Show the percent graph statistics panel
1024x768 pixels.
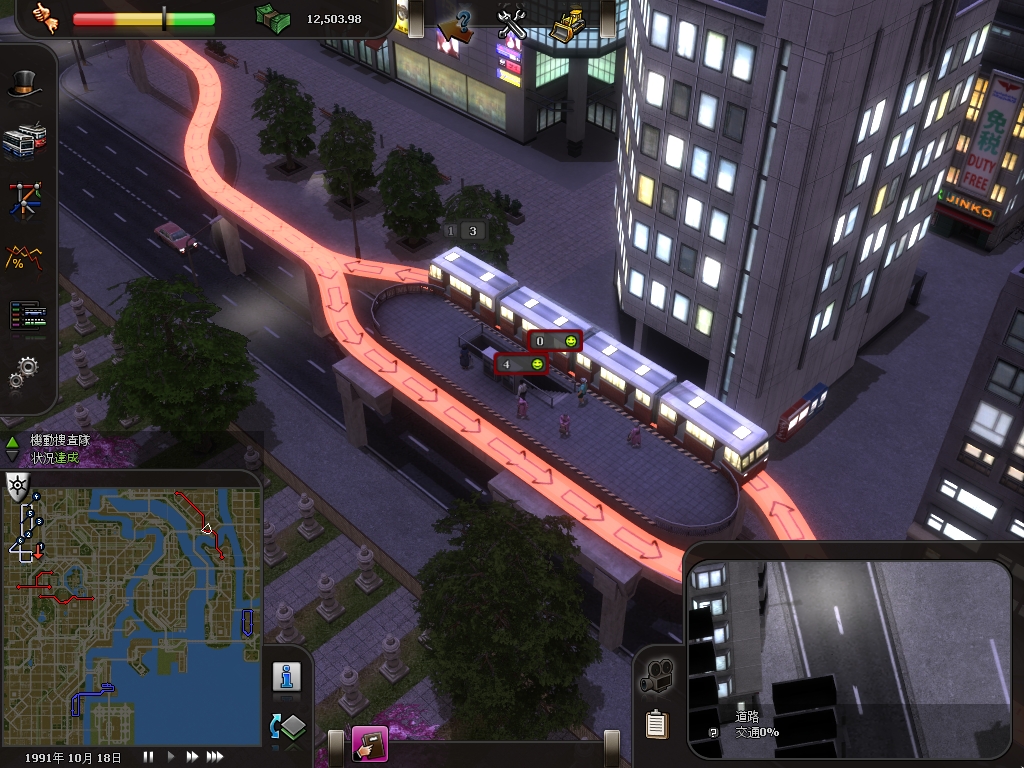click(25, 259)
